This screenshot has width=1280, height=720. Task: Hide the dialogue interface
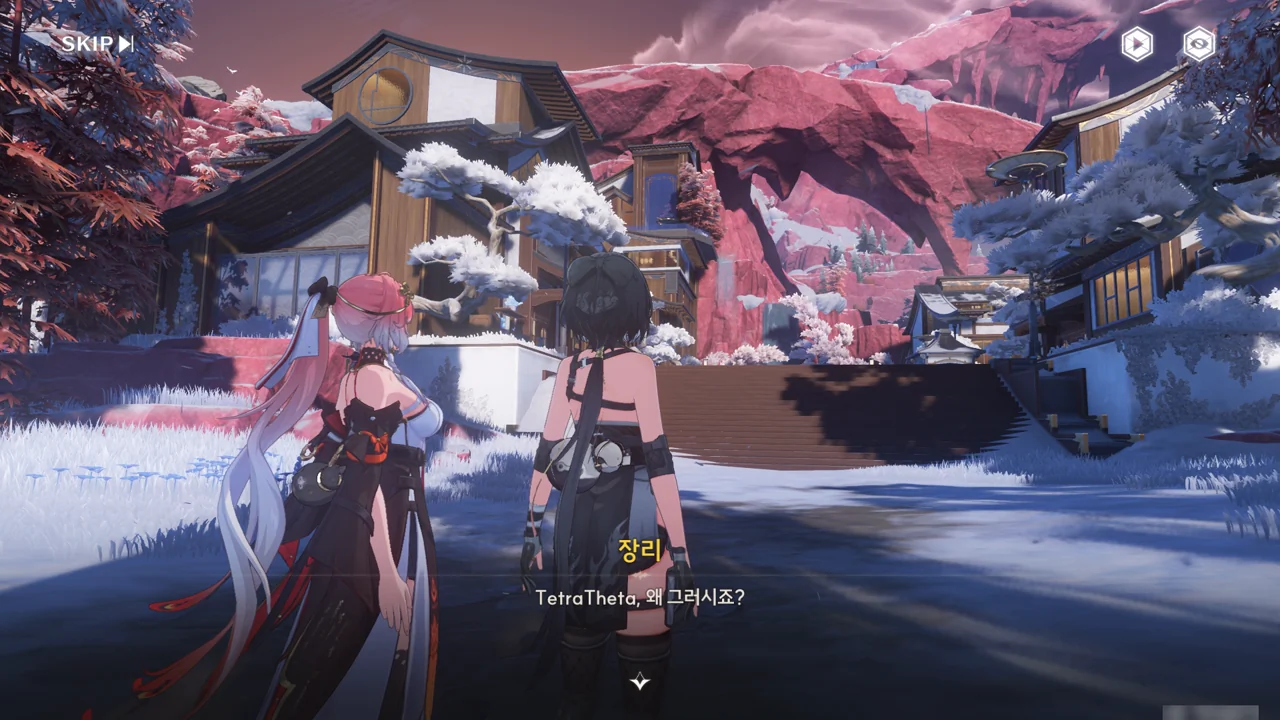[x=1198, y=44]
